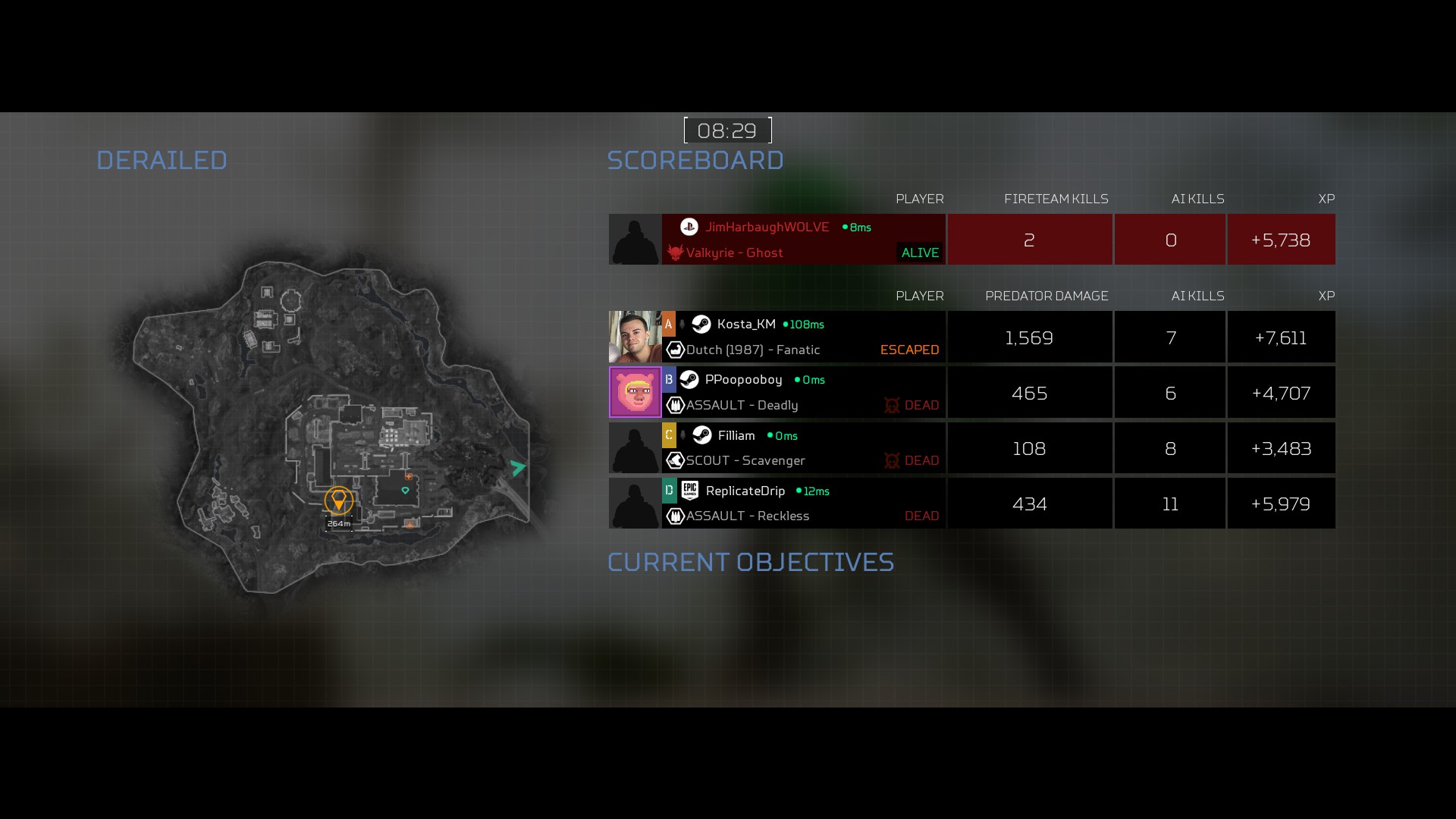View PPoopooboy's pink pig avatar

tap(635, 392)
